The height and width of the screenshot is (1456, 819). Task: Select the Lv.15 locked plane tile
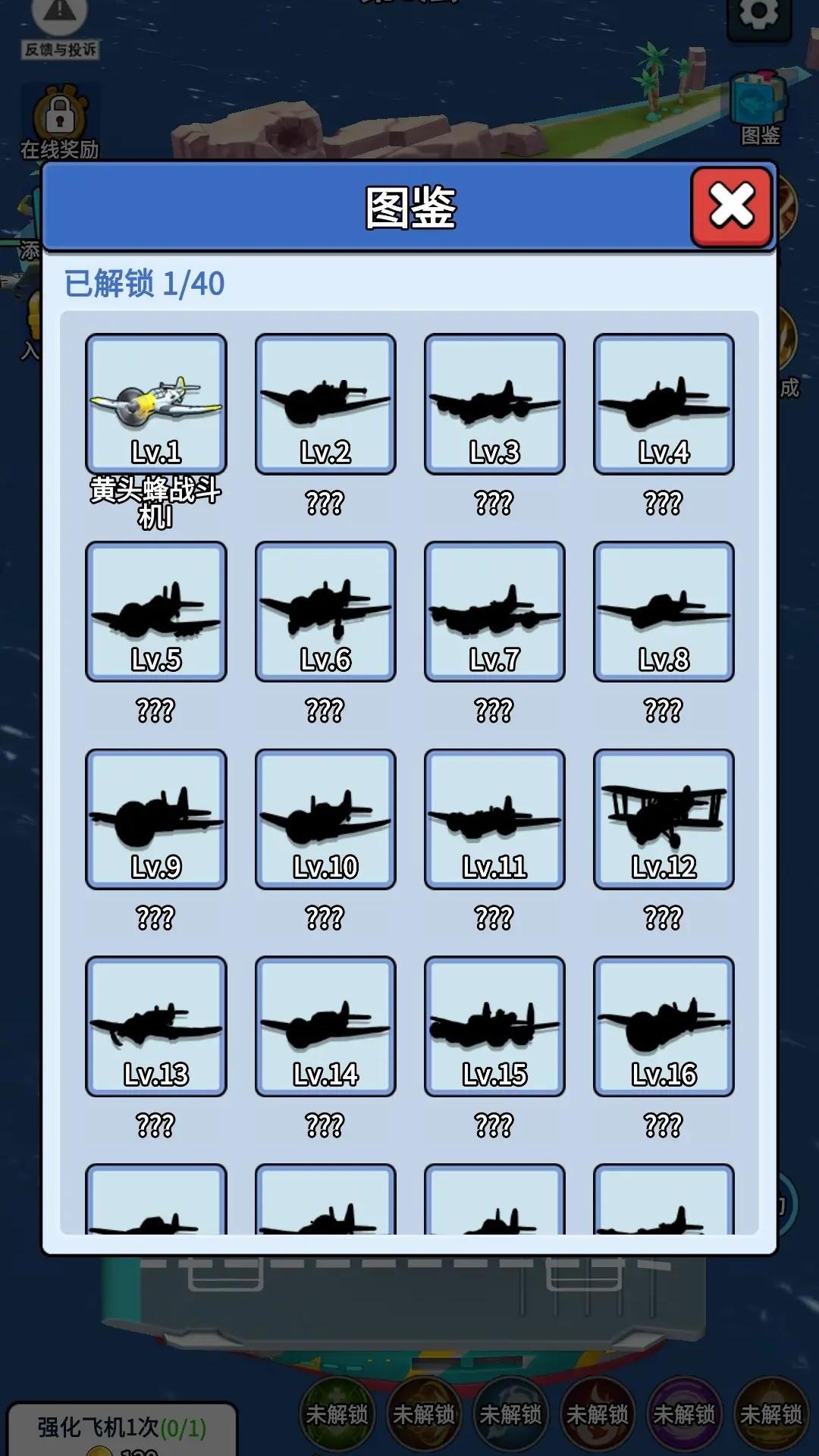click(x=494, y=1026)
